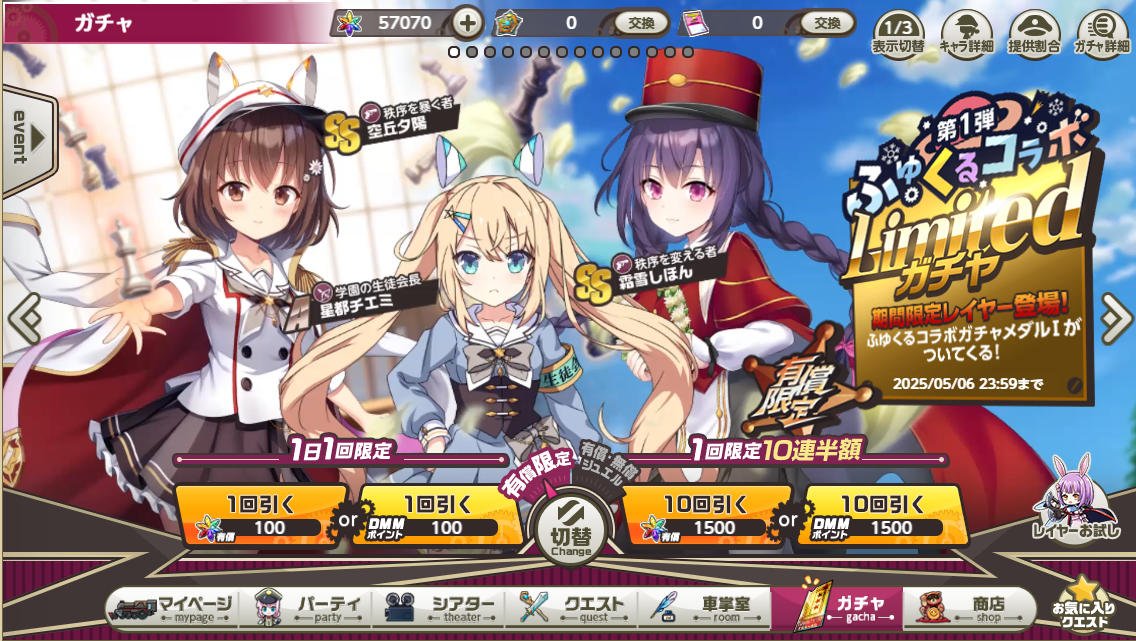1136x641 pixels.
Task: Add more jewels with the plus button
Action: 467,22
